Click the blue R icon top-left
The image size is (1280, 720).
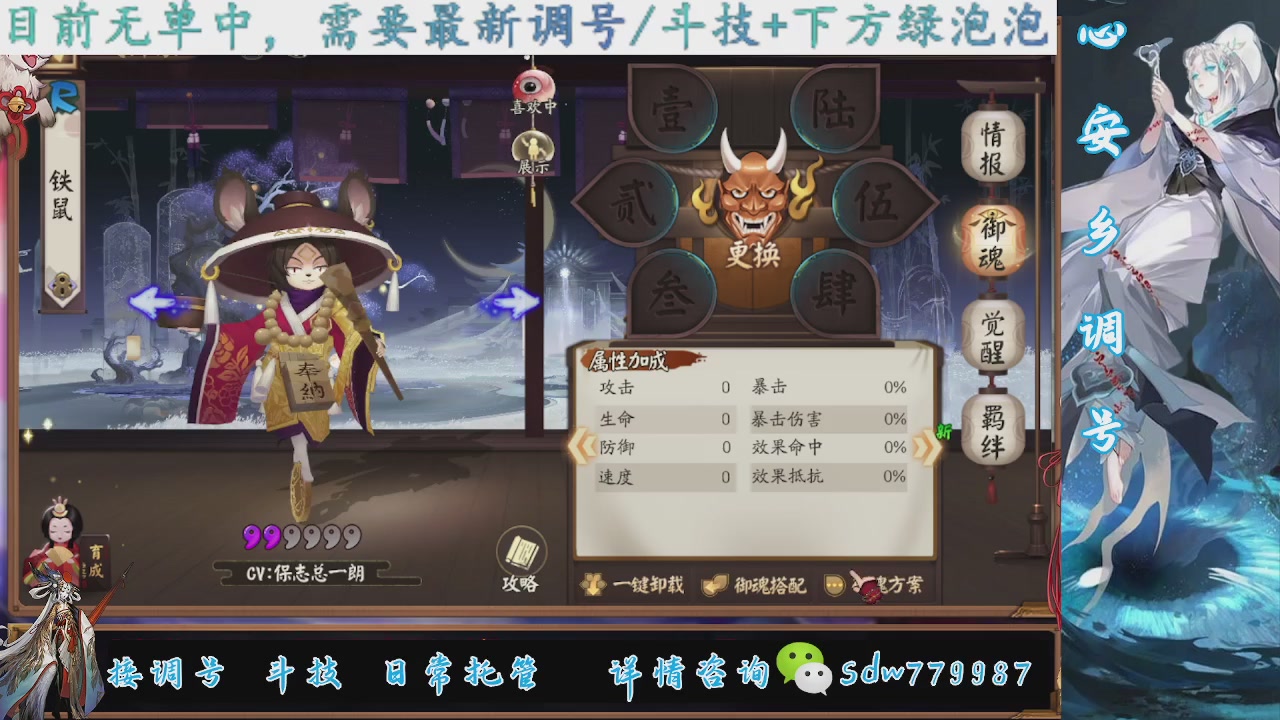62,100
